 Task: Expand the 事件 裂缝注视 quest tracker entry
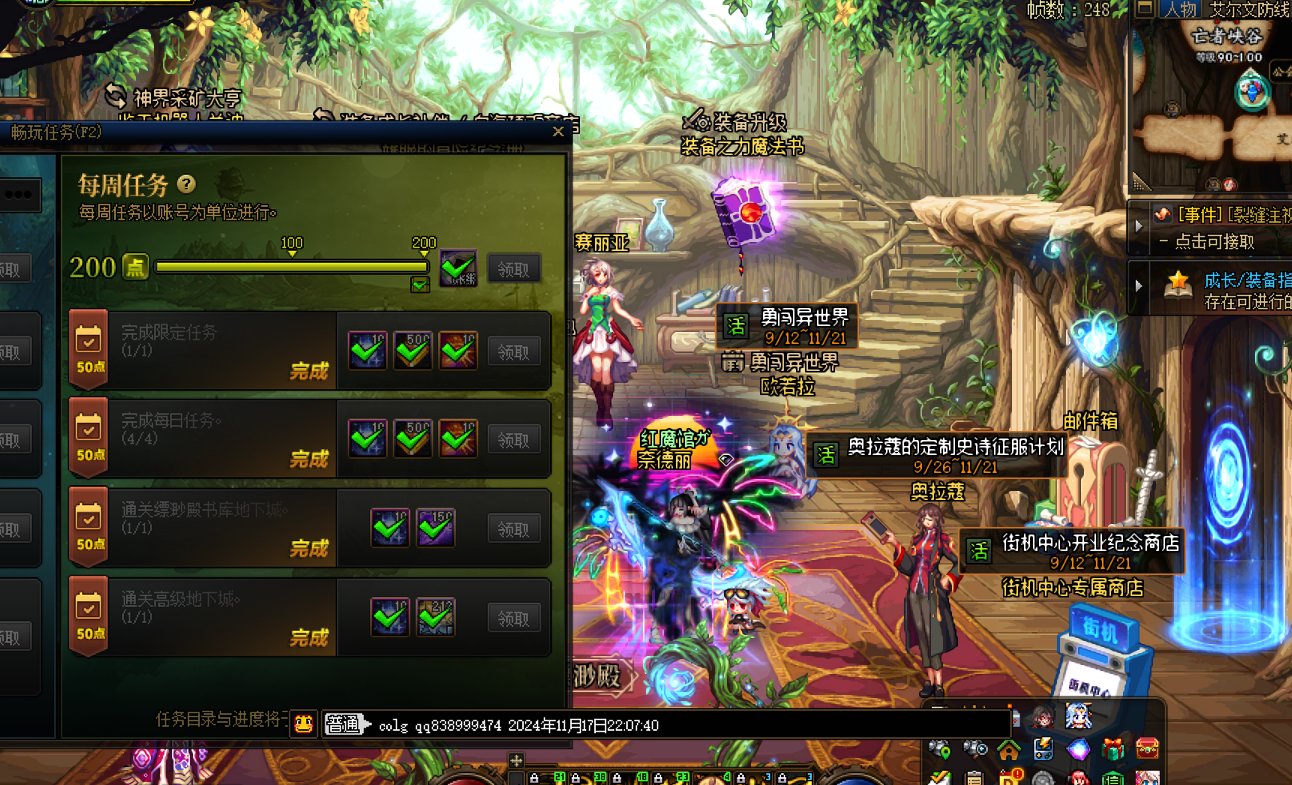(x=1139, y=224)
